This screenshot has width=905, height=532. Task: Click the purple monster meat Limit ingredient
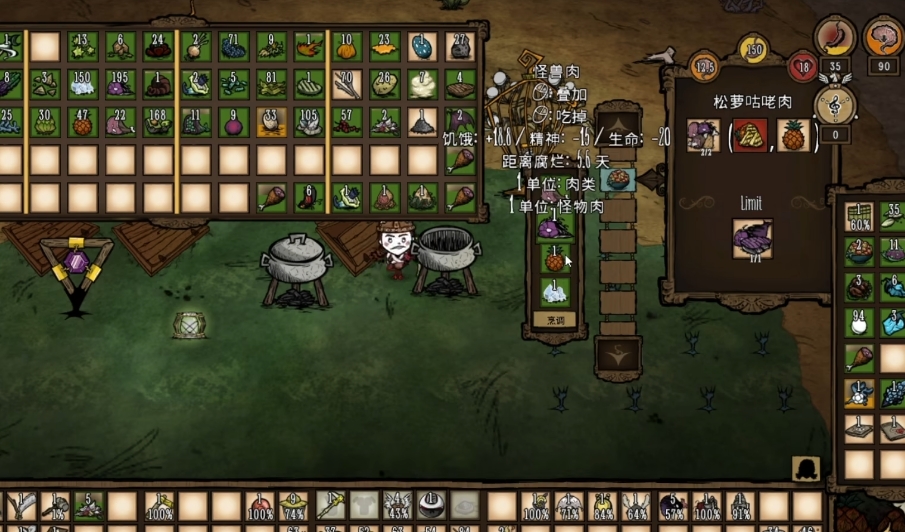click(x=751, y=240)
